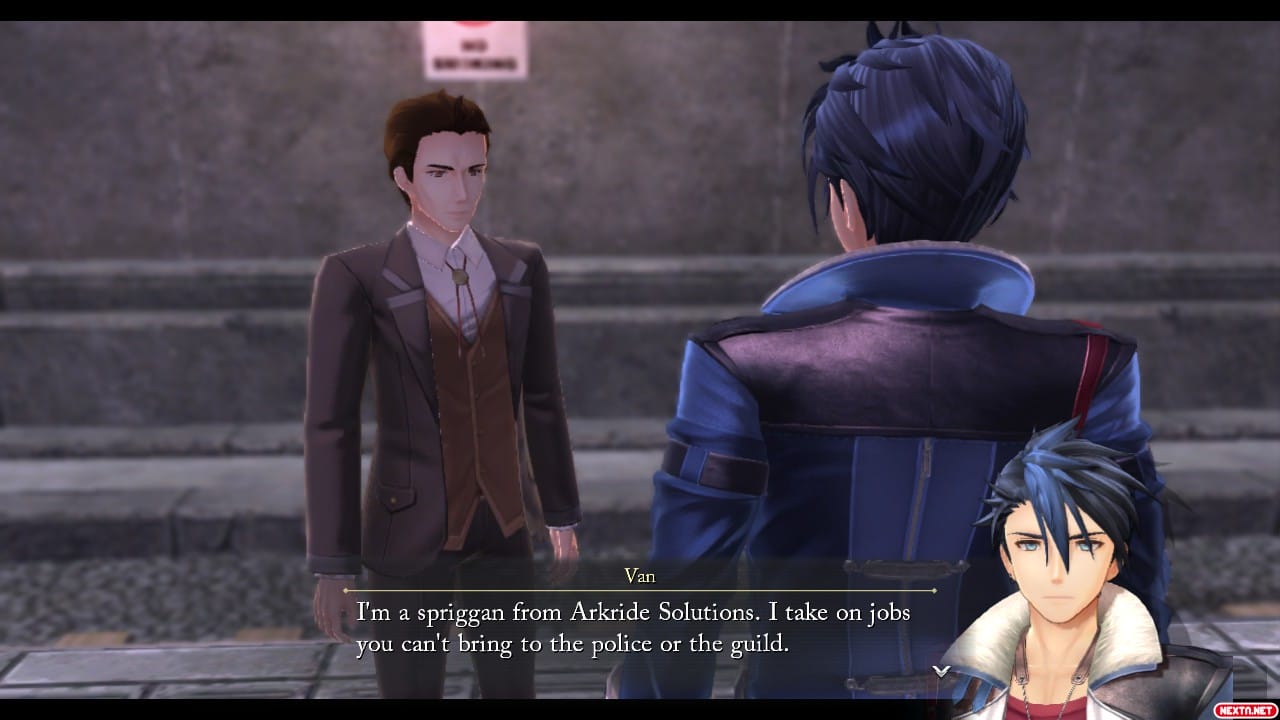Screen dimensions: 1280x720
Task: Click the word 'spriggan' in the dialogue
Action: tap(460, 611)
